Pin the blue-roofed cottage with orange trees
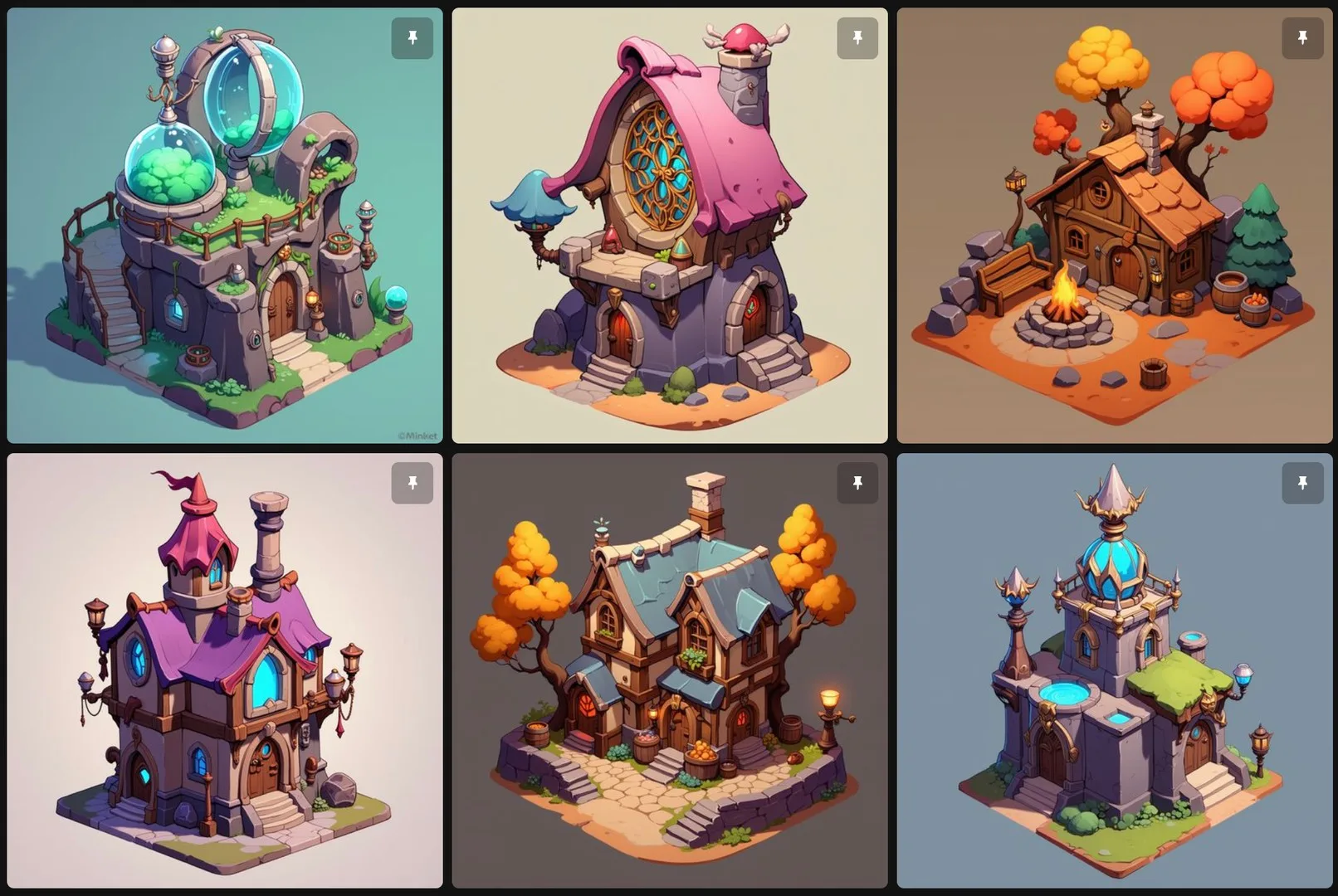1338x896 pixels. [x=857, y=482]
